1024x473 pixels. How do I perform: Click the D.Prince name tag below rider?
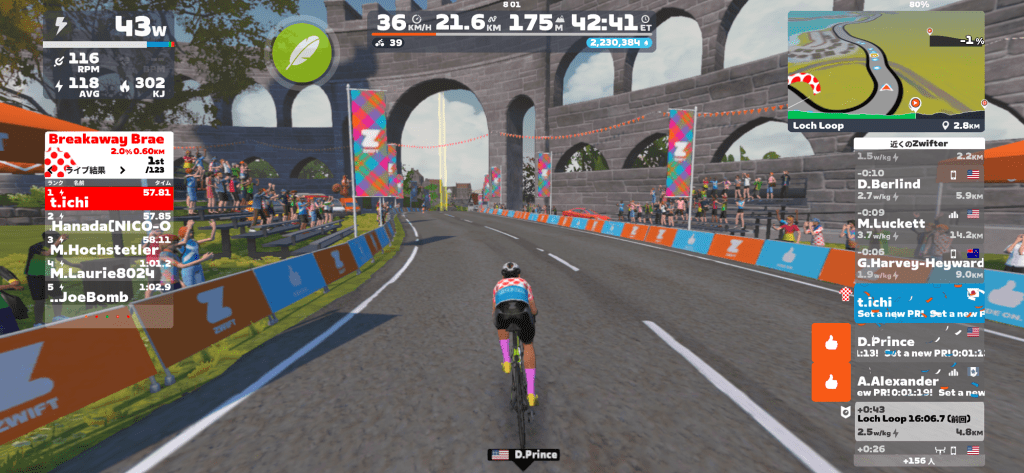[518, 455]
